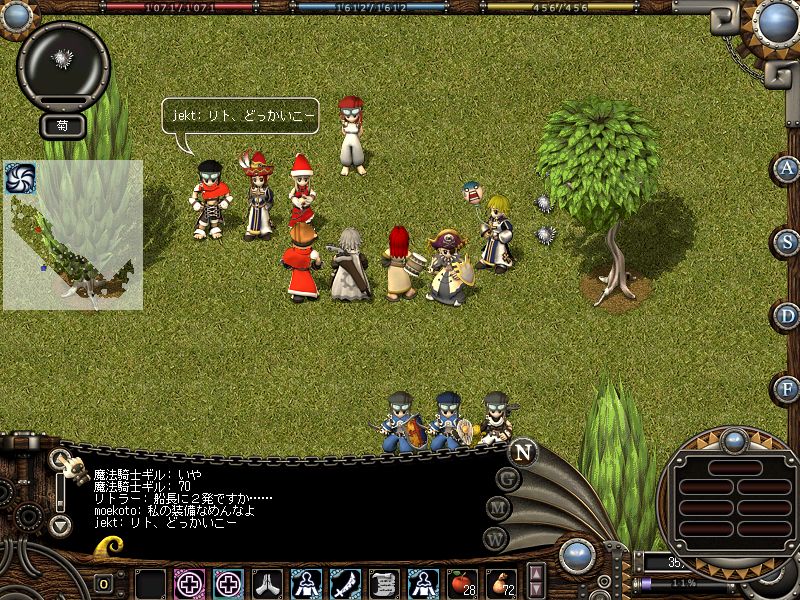Screen dimensions: 800x600
Task: Activate the scroll skill on hotbar
Action: tap(383, 582)
